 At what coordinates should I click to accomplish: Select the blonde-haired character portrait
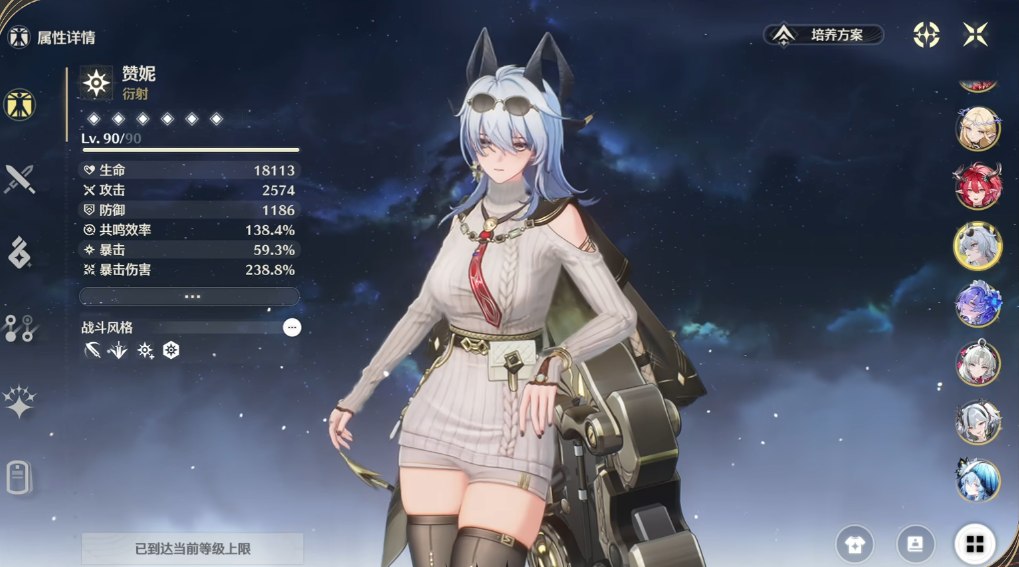[977, 127]
